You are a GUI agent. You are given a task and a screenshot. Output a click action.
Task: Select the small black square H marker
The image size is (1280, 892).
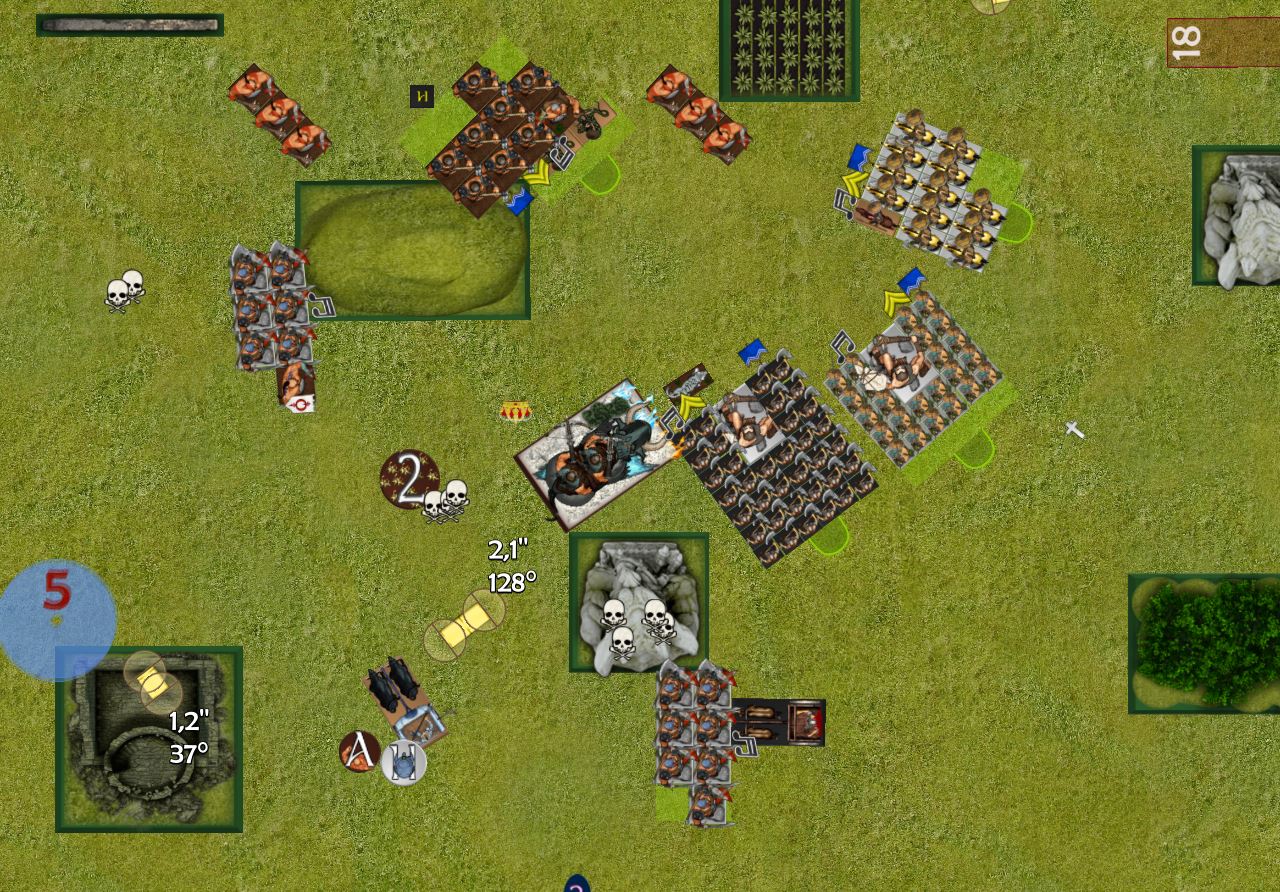coord(422,97)
